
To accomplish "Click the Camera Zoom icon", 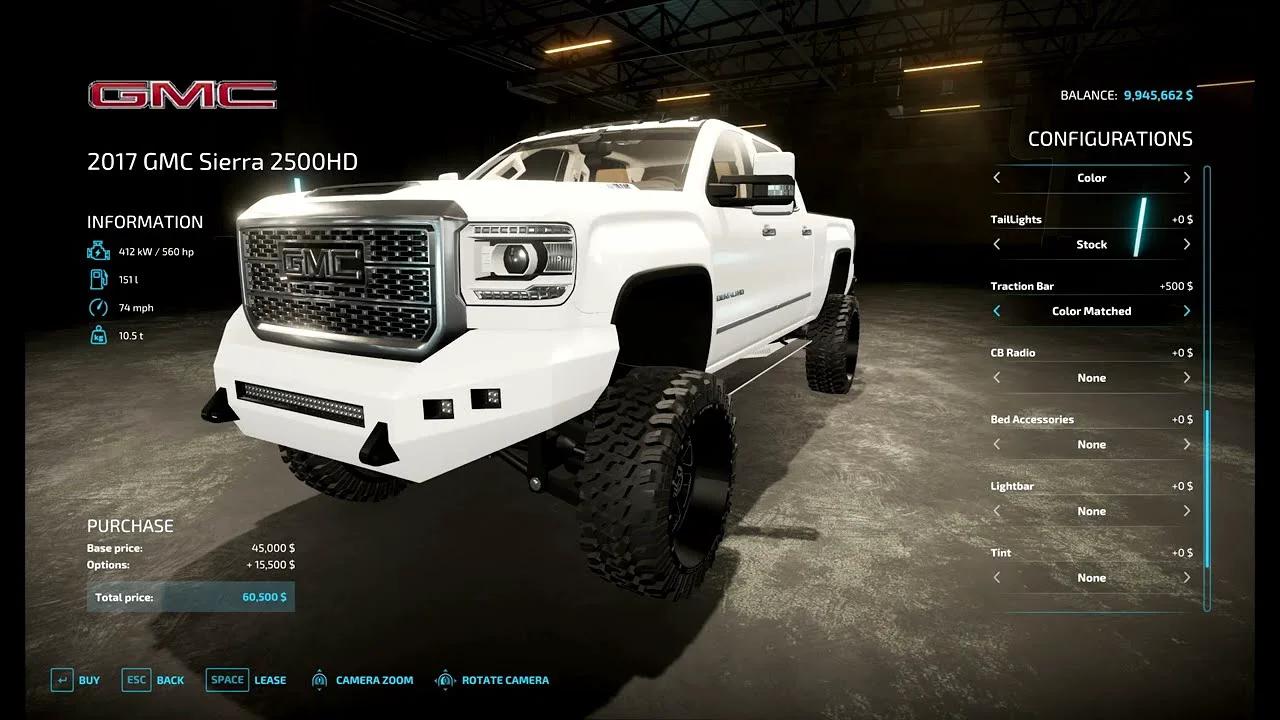I will pos(320,679).
